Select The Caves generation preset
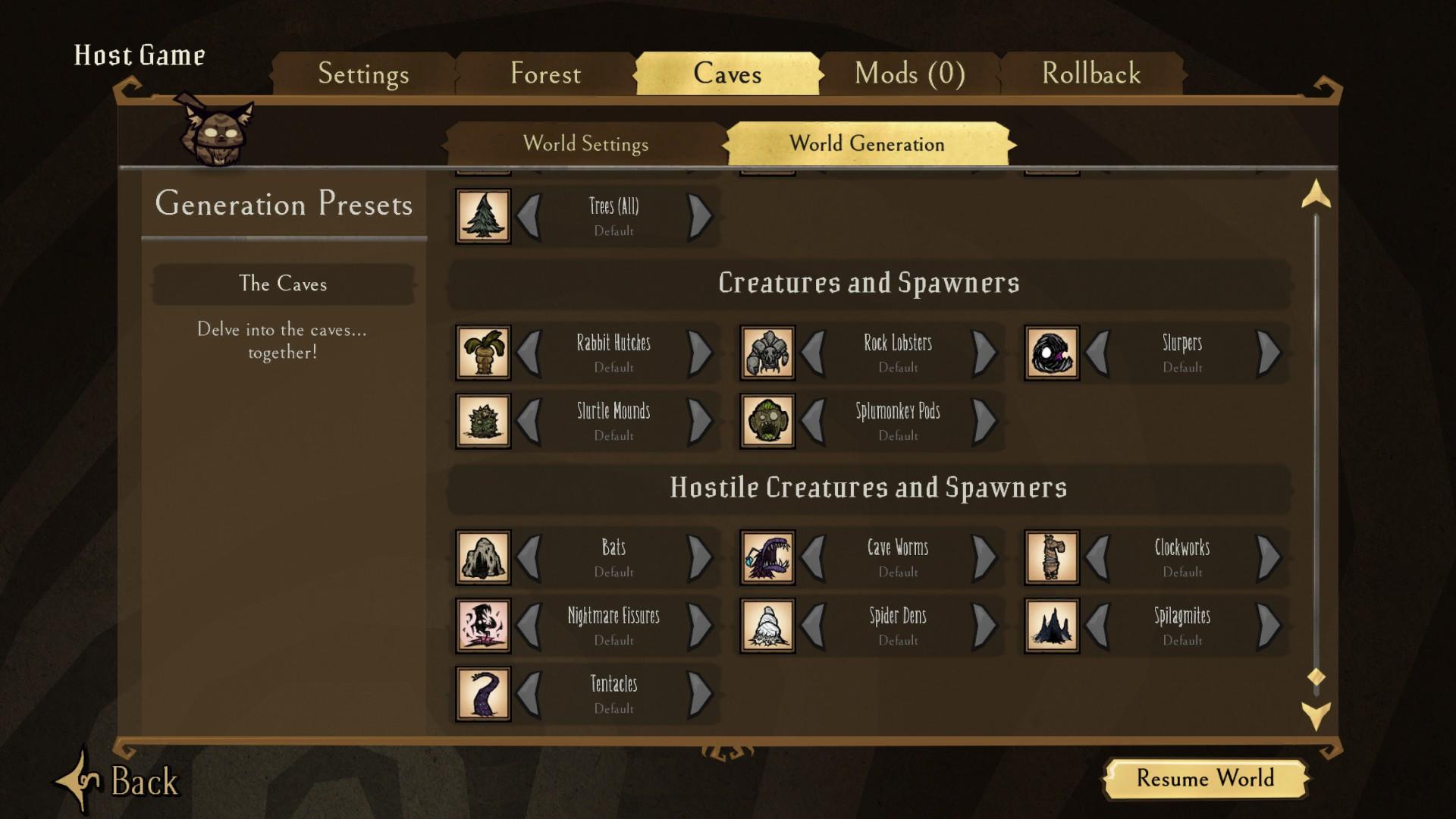The image size is (1456, 819). click(x=283, y=284)
